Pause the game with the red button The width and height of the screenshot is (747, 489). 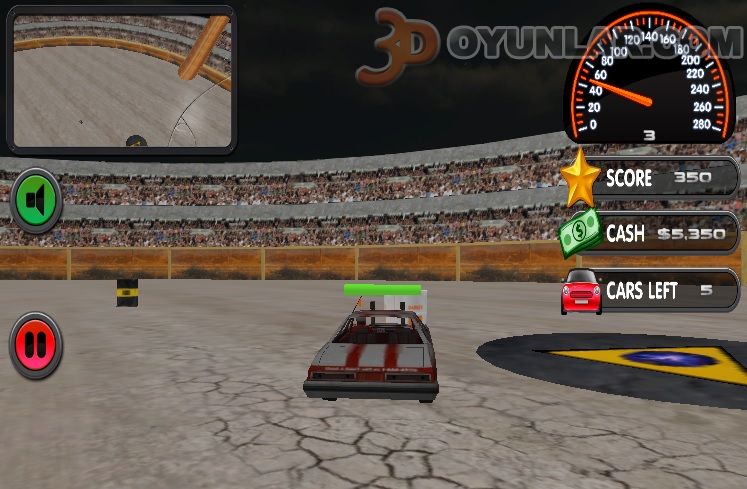(36, 345)
